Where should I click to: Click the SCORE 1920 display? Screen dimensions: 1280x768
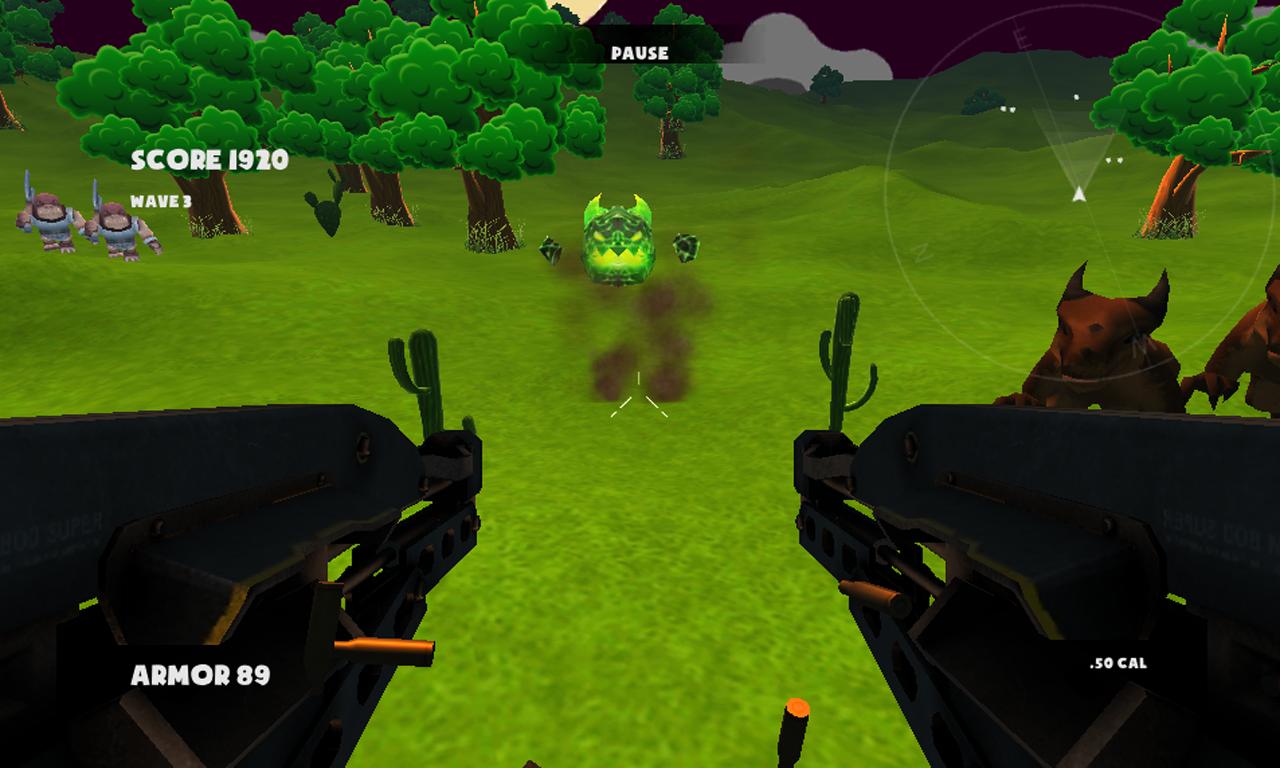click(x=211, y=158)
